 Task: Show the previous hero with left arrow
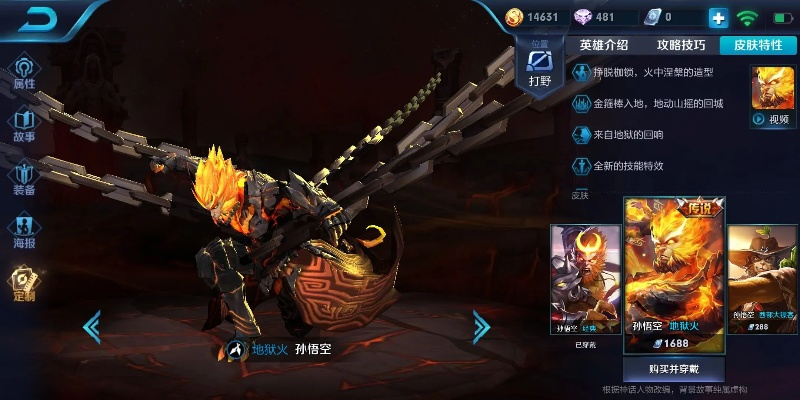[92, 325]
